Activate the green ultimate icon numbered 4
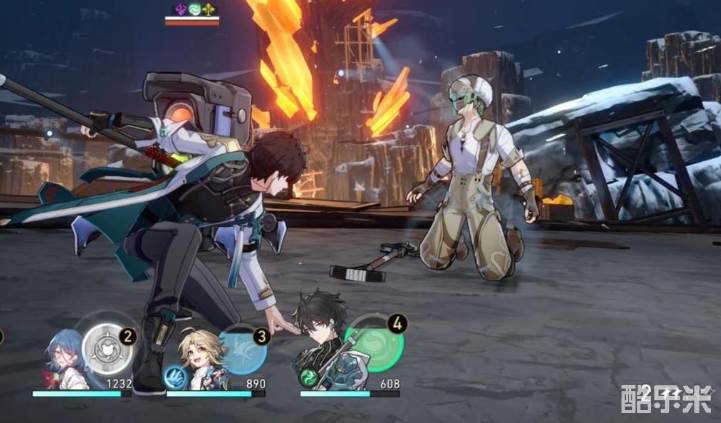The image size is (721, 423). [x=376, y=345]
